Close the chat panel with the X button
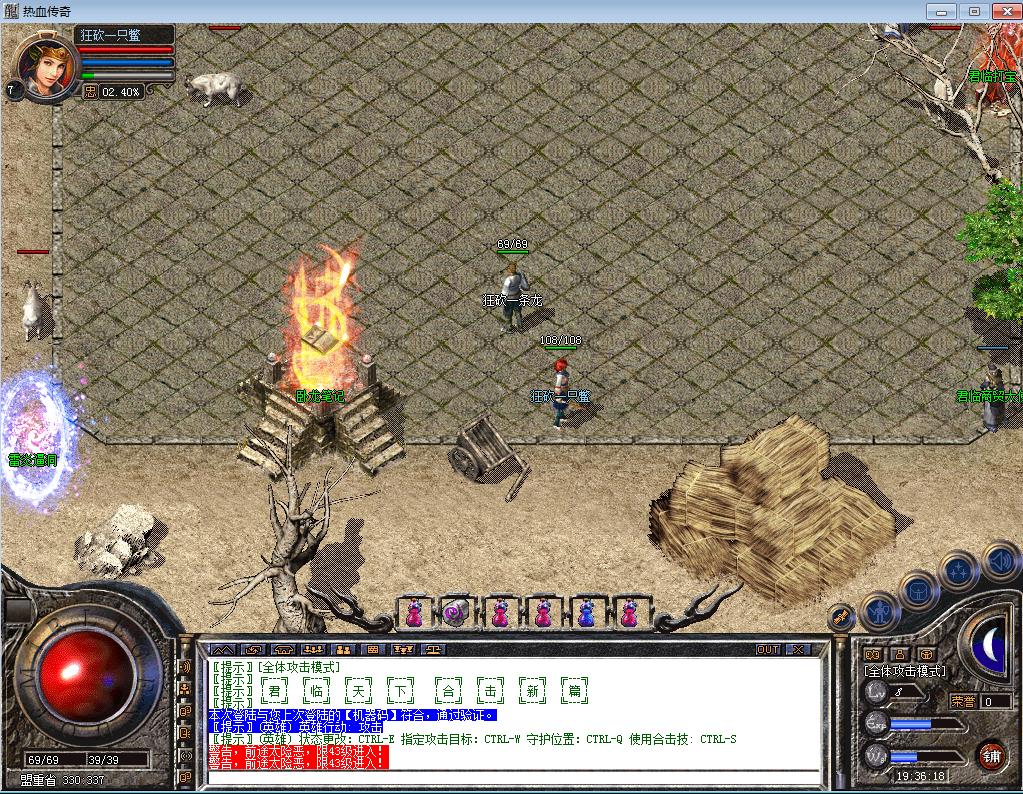This screenshot has width=1023, height=794. pyautogui.click(x=798, y=649)
